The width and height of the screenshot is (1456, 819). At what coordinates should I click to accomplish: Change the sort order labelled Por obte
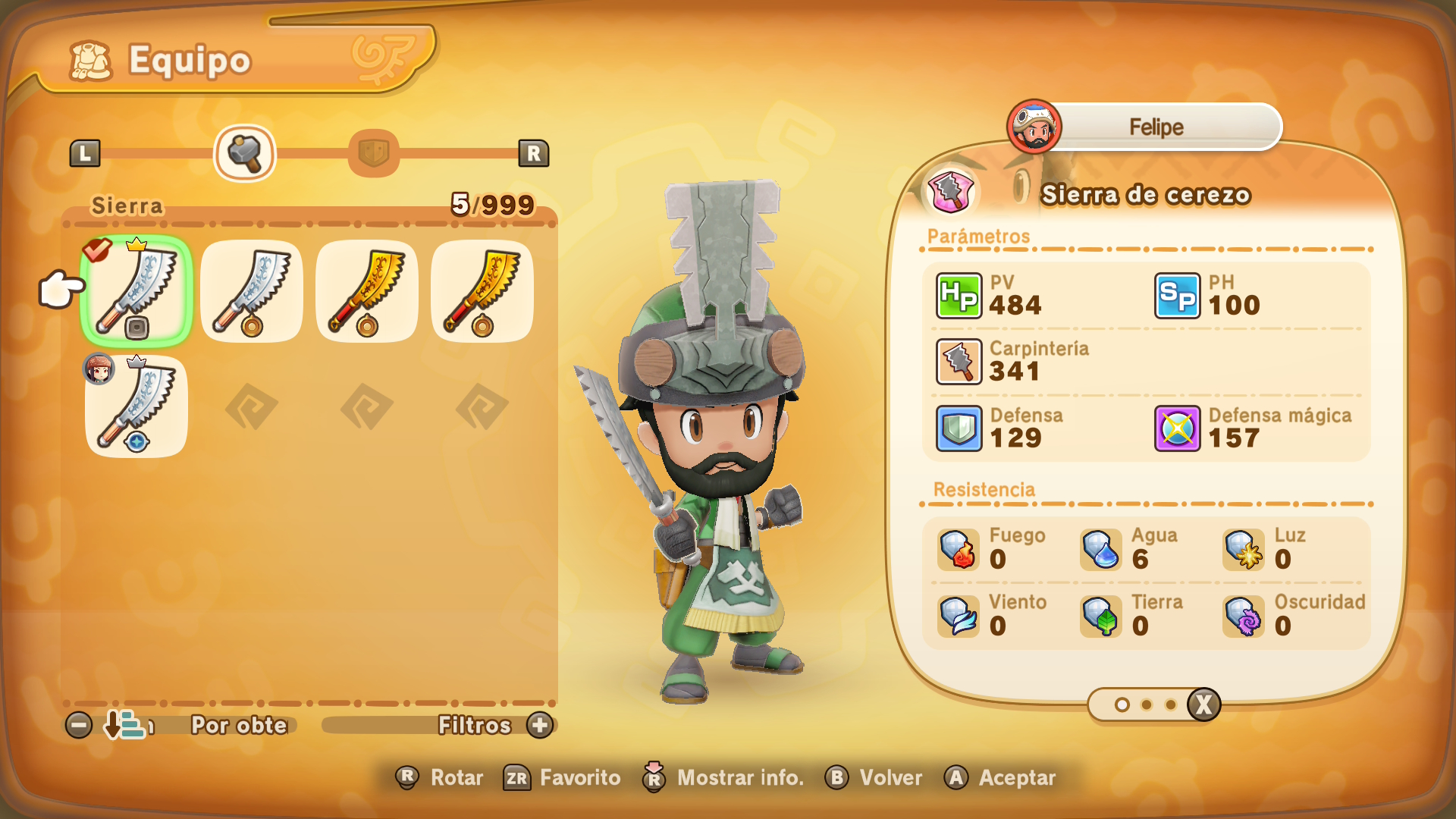click(238, 725)
